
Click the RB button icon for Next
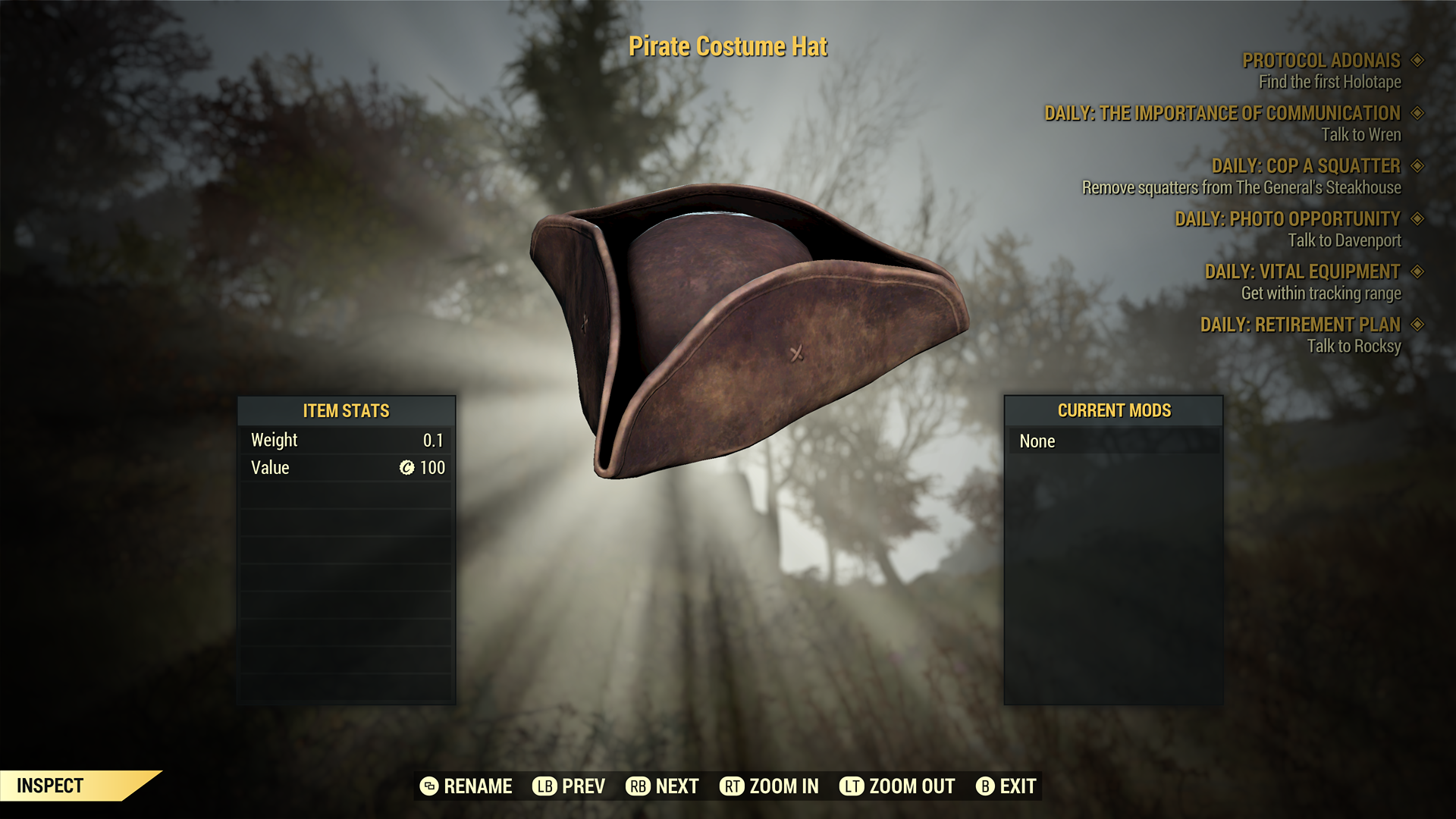click(x=638, y=786)
